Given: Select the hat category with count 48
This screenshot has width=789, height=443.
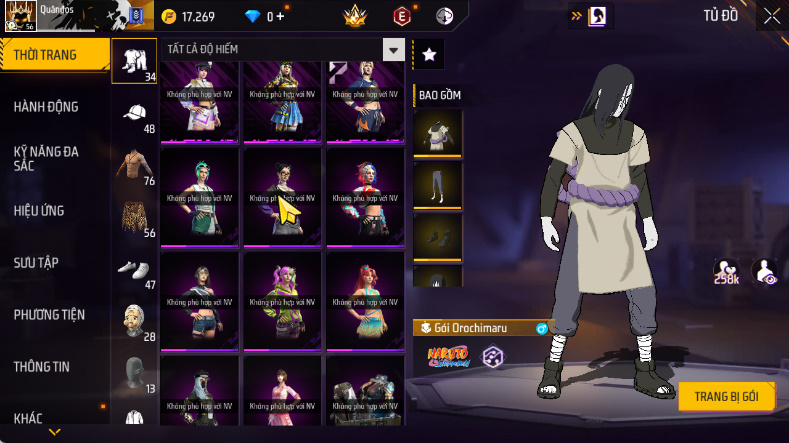Looking at the screenshot, I should click(135, 113).
